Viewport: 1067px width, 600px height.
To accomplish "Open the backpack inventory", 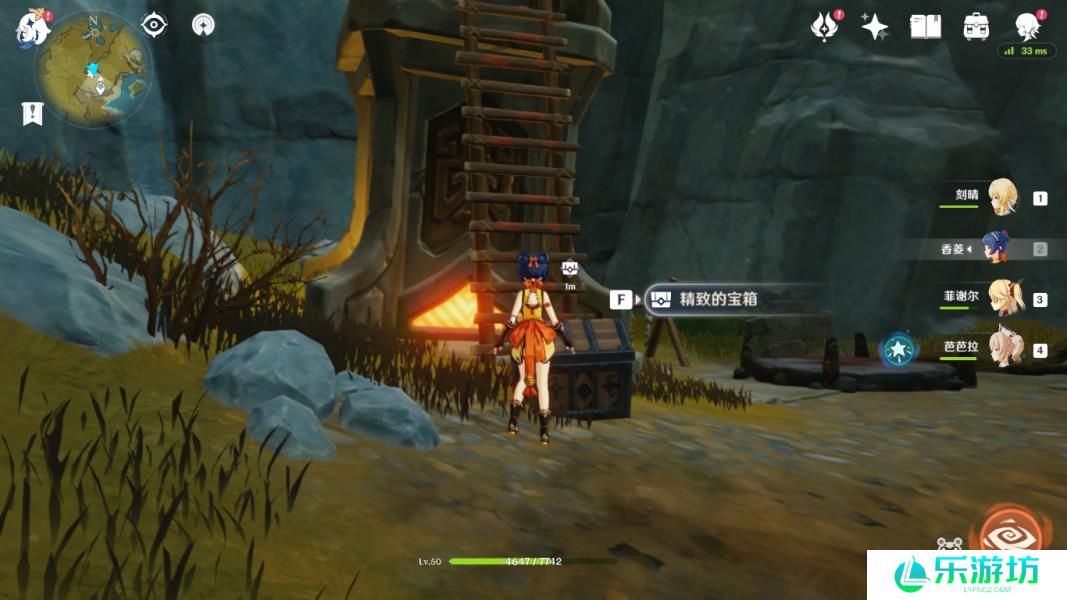I will 976,27.
